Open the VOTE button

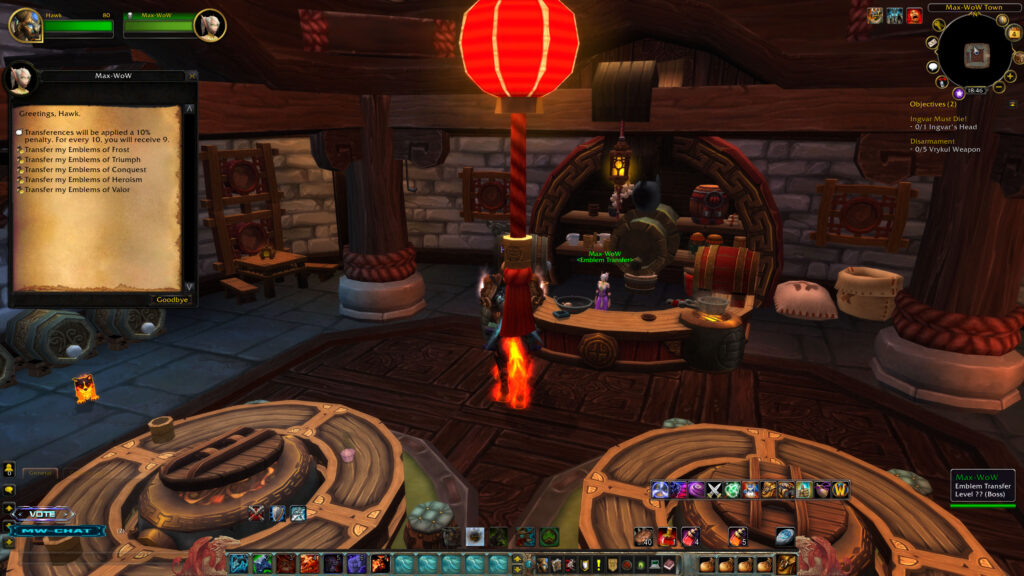coord(43,514)
